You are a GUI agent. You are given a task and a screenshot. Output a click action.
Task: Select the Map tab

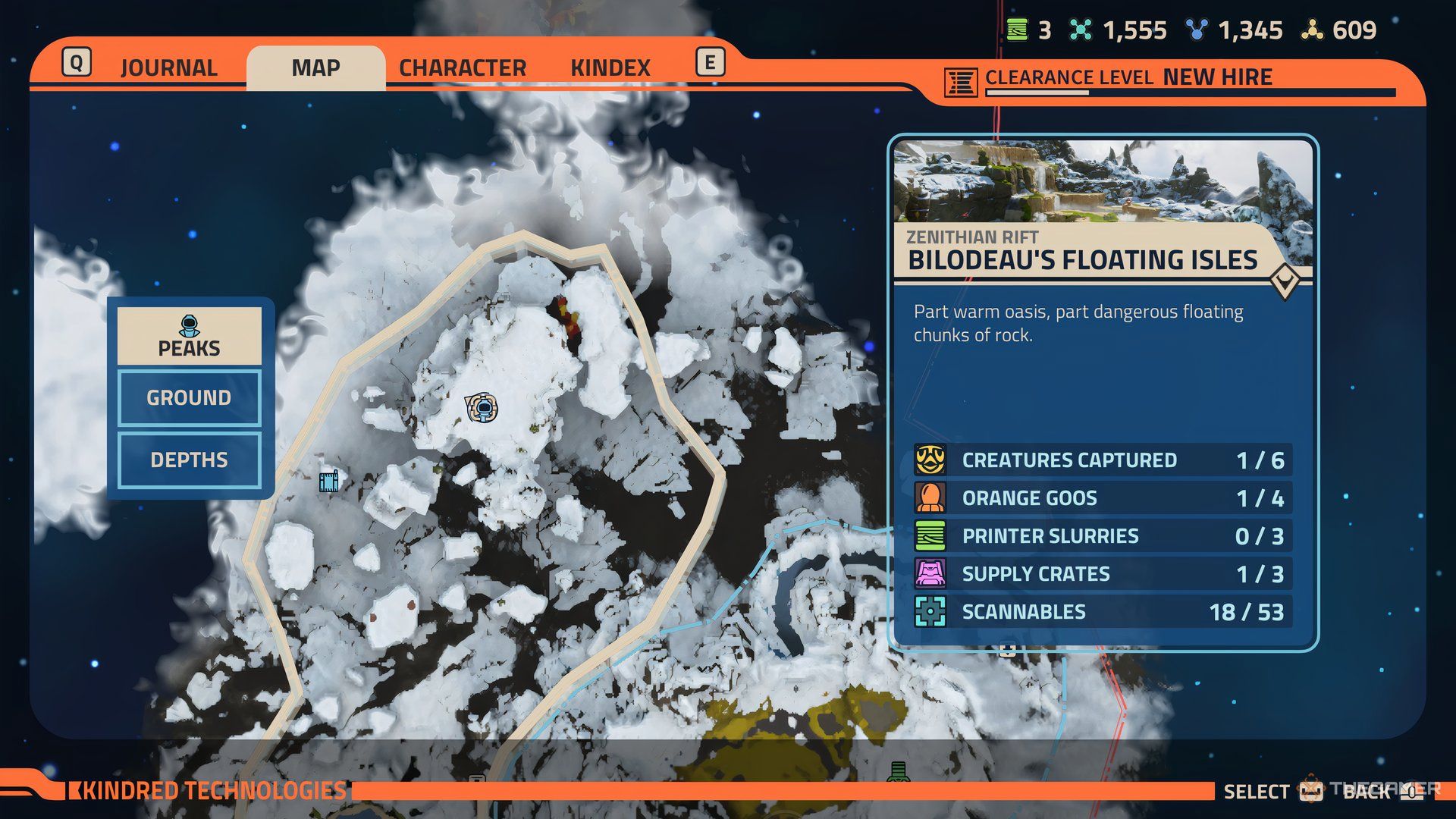[x=315, y=67]
